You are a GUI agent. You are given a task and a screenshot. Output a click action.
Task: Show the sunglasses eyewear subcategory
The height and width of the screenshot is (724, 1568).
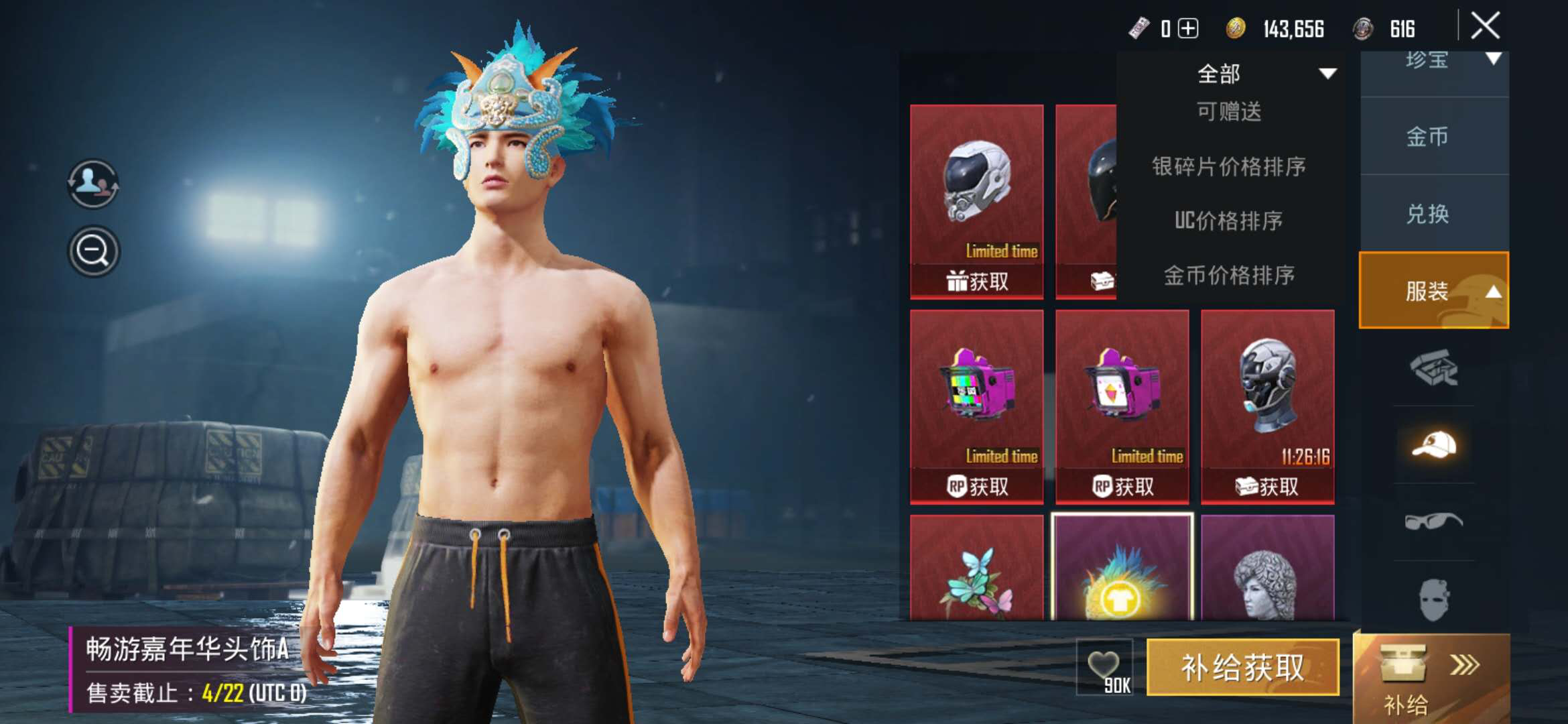(1434, 521)
